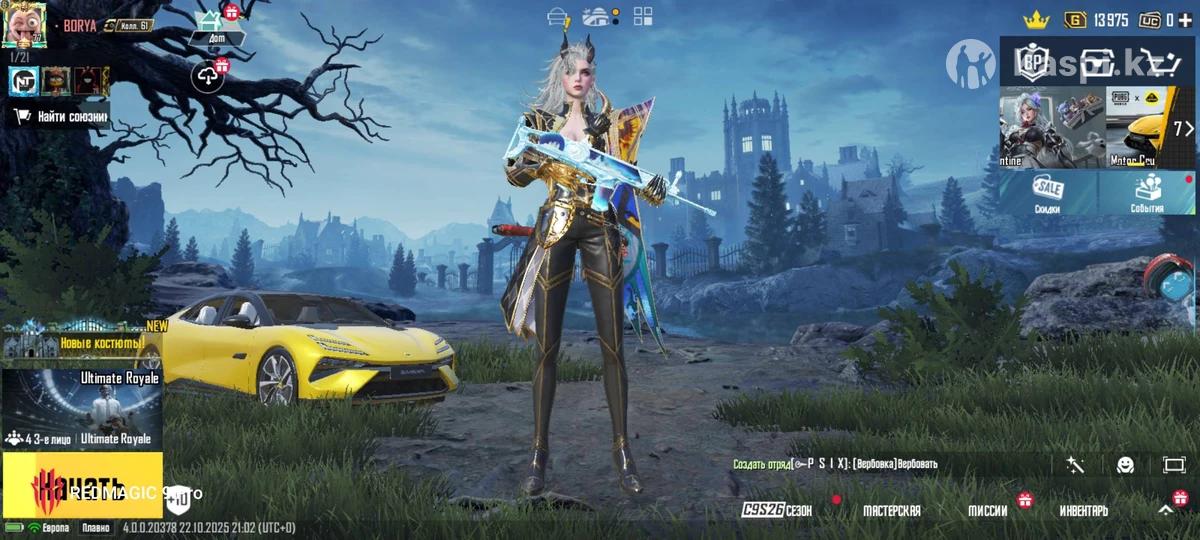
Task: Open the C9S26 Сезон menu
Action: (x=777, y=510)
